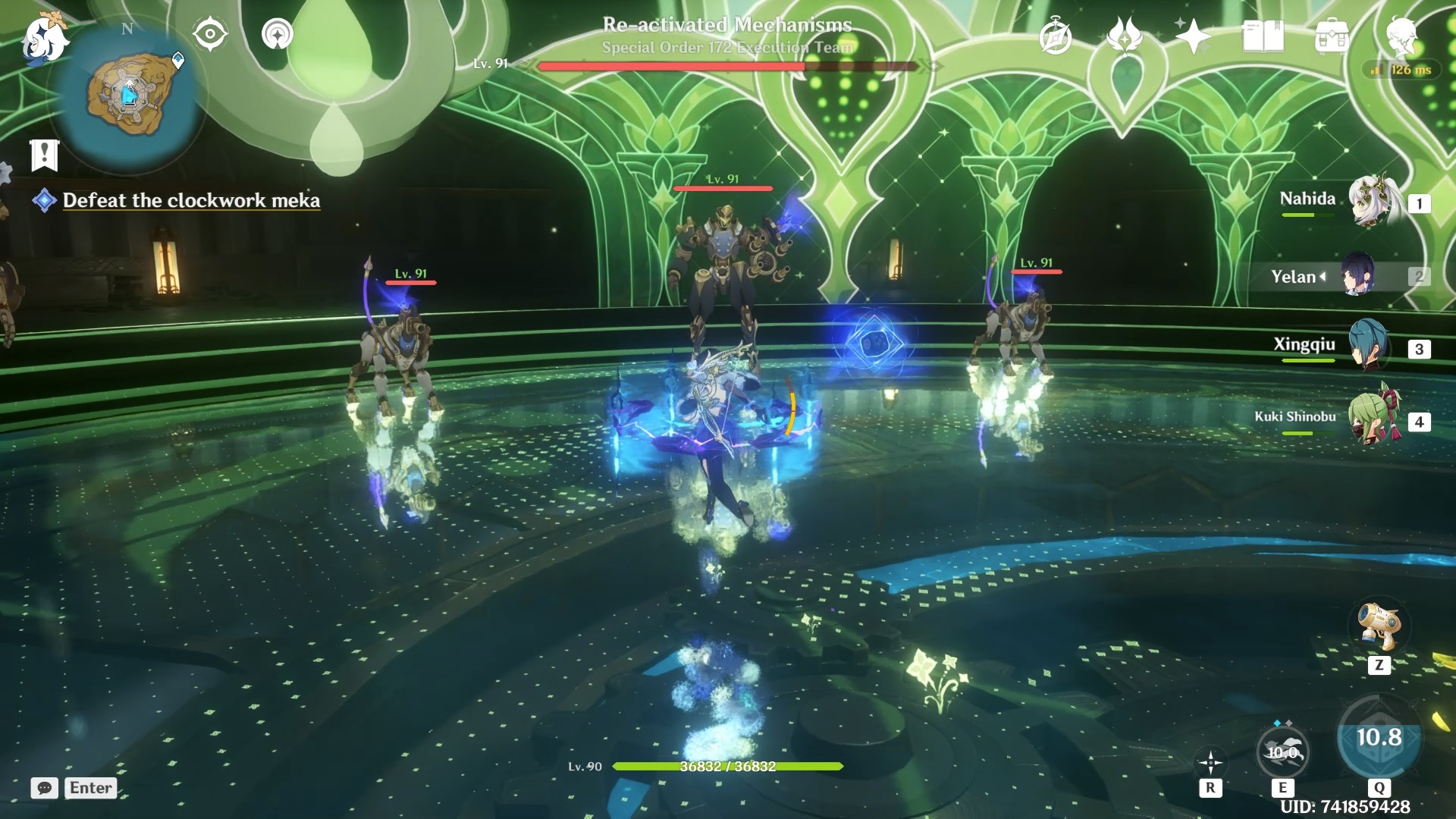Open the Wish four-point star icon
The height and width of the screenshot is (819, 1456).
[1193, 36]
